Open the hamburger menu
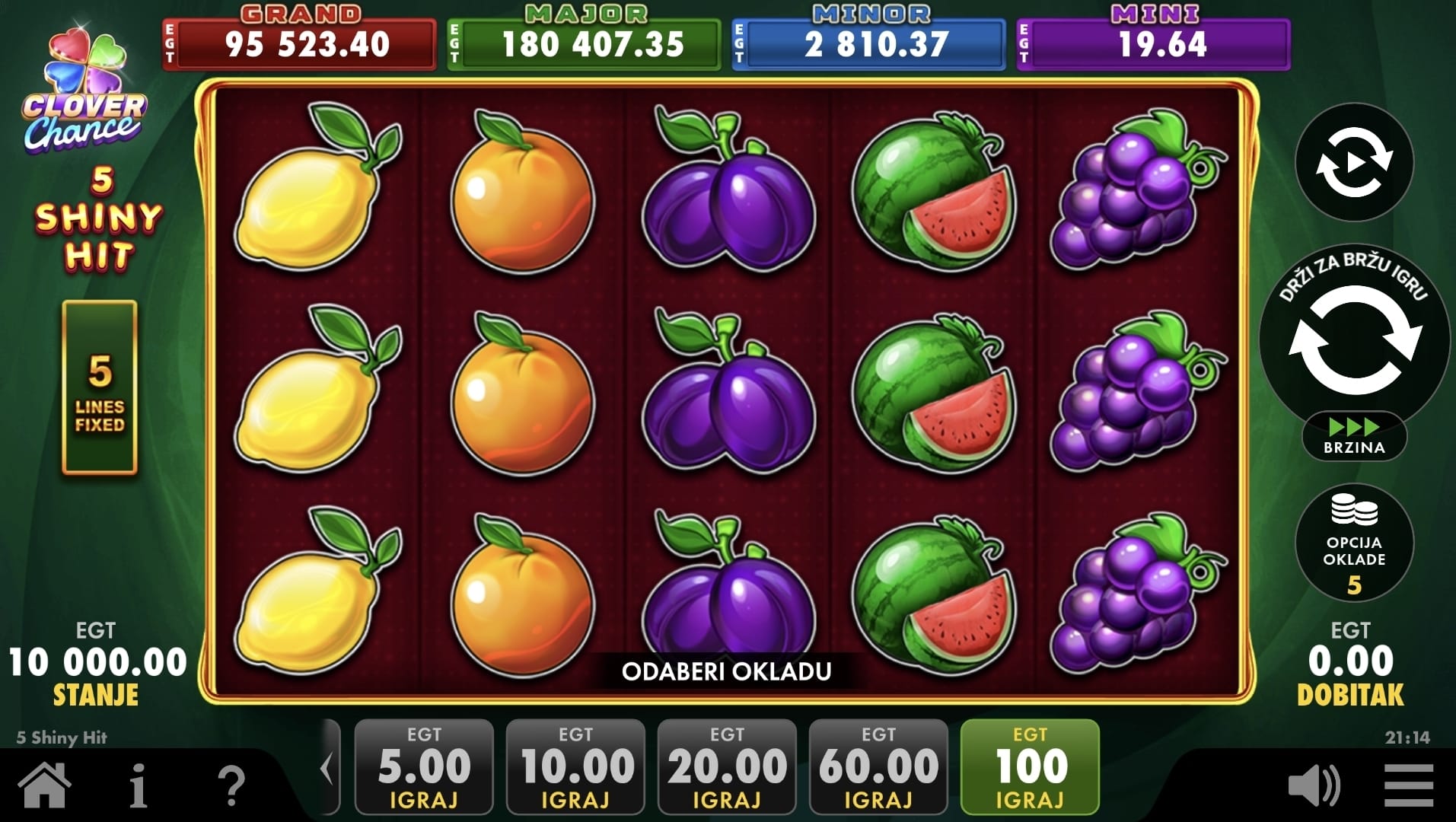Image resolution: width=1456 pixels, height=822 pixels. tap(1409, 785)
